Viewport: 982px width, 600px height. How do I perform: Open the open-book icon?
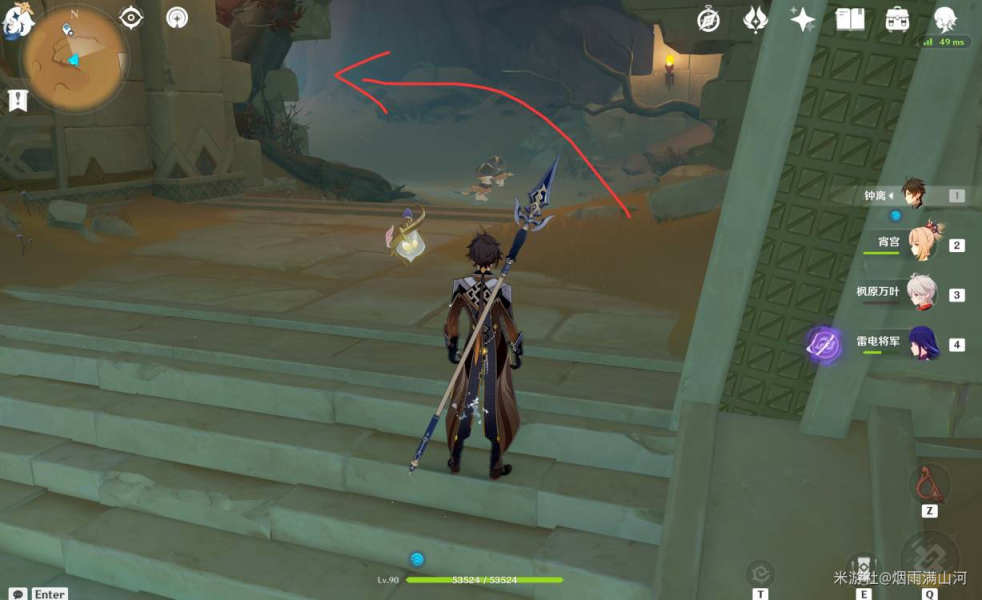coord(850,20)
